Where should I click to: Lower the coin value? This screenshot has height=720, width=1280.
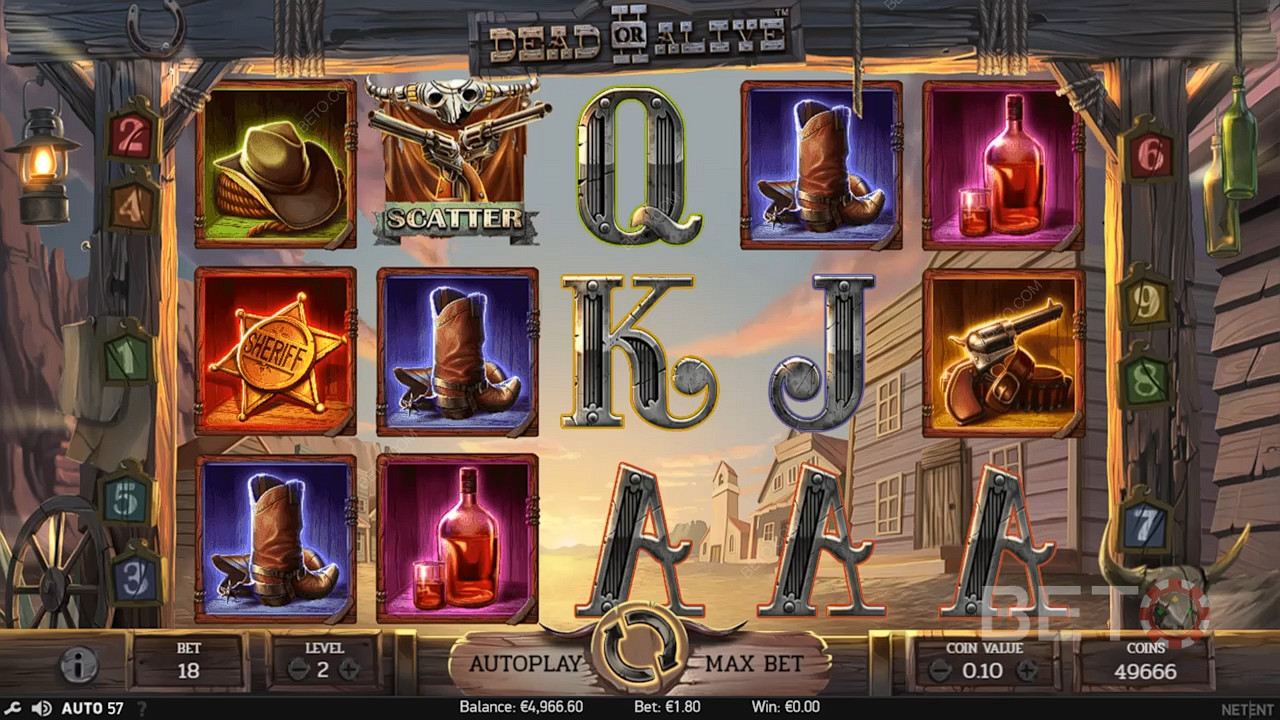point(939,671)
